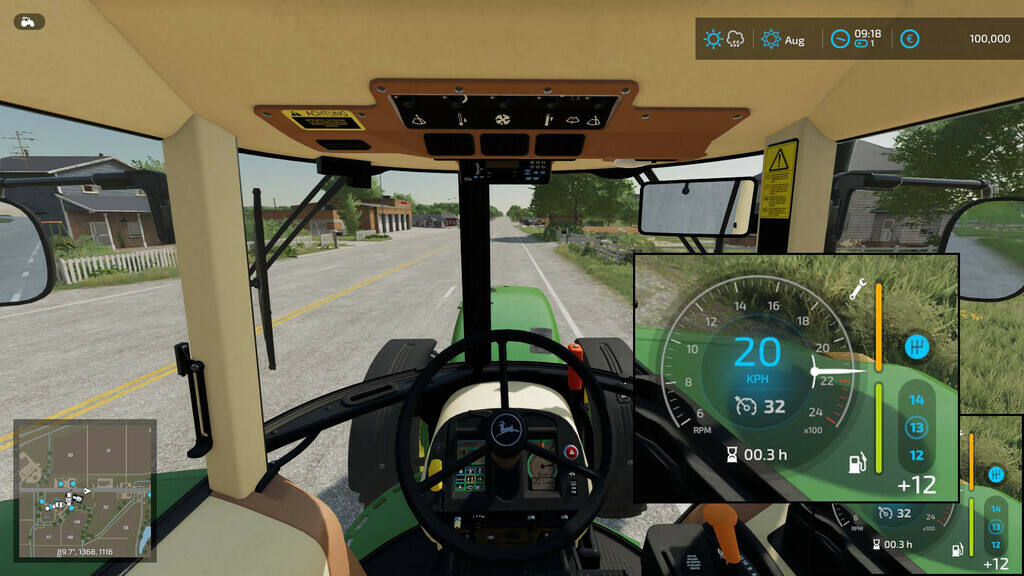
Task: Click the tractor vehicle icon
Action: click(x=29, y=21)
